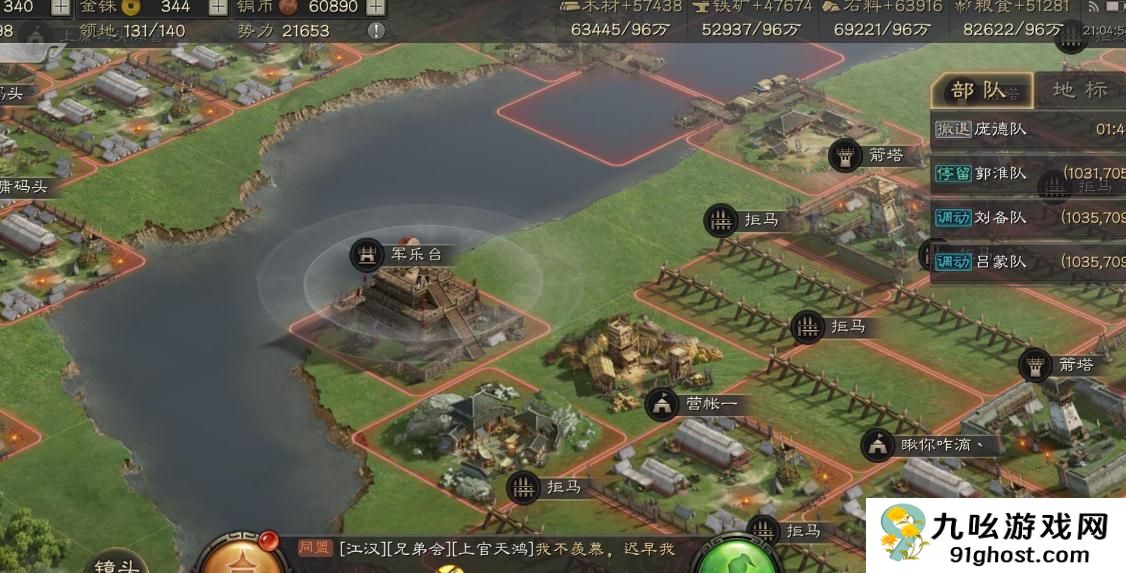
Task: Switch to the 部队 tab
Action: tap(980, 91)
